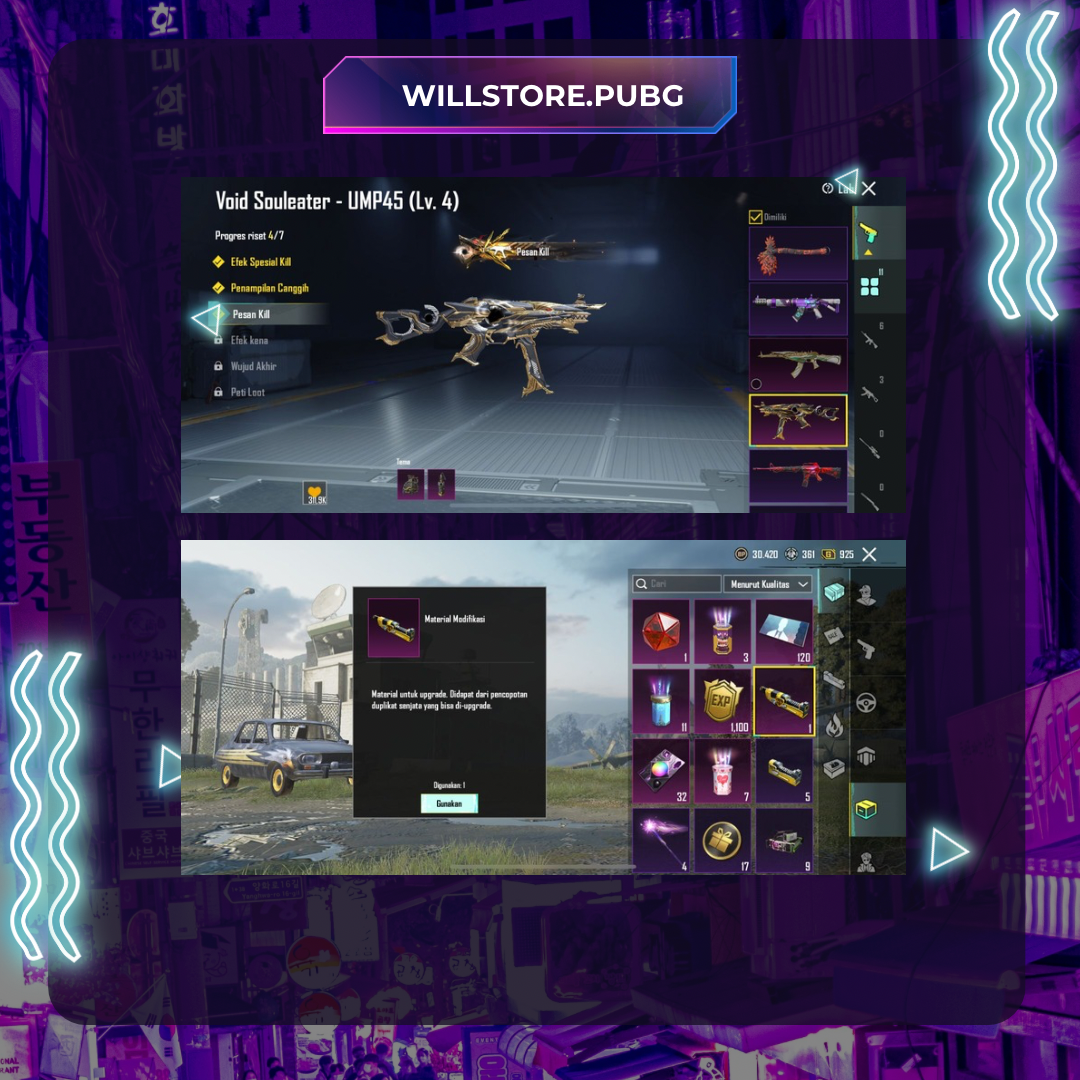1080x1080 pixels.
Task: Select the gold EXP badge item
Action: 722,699
